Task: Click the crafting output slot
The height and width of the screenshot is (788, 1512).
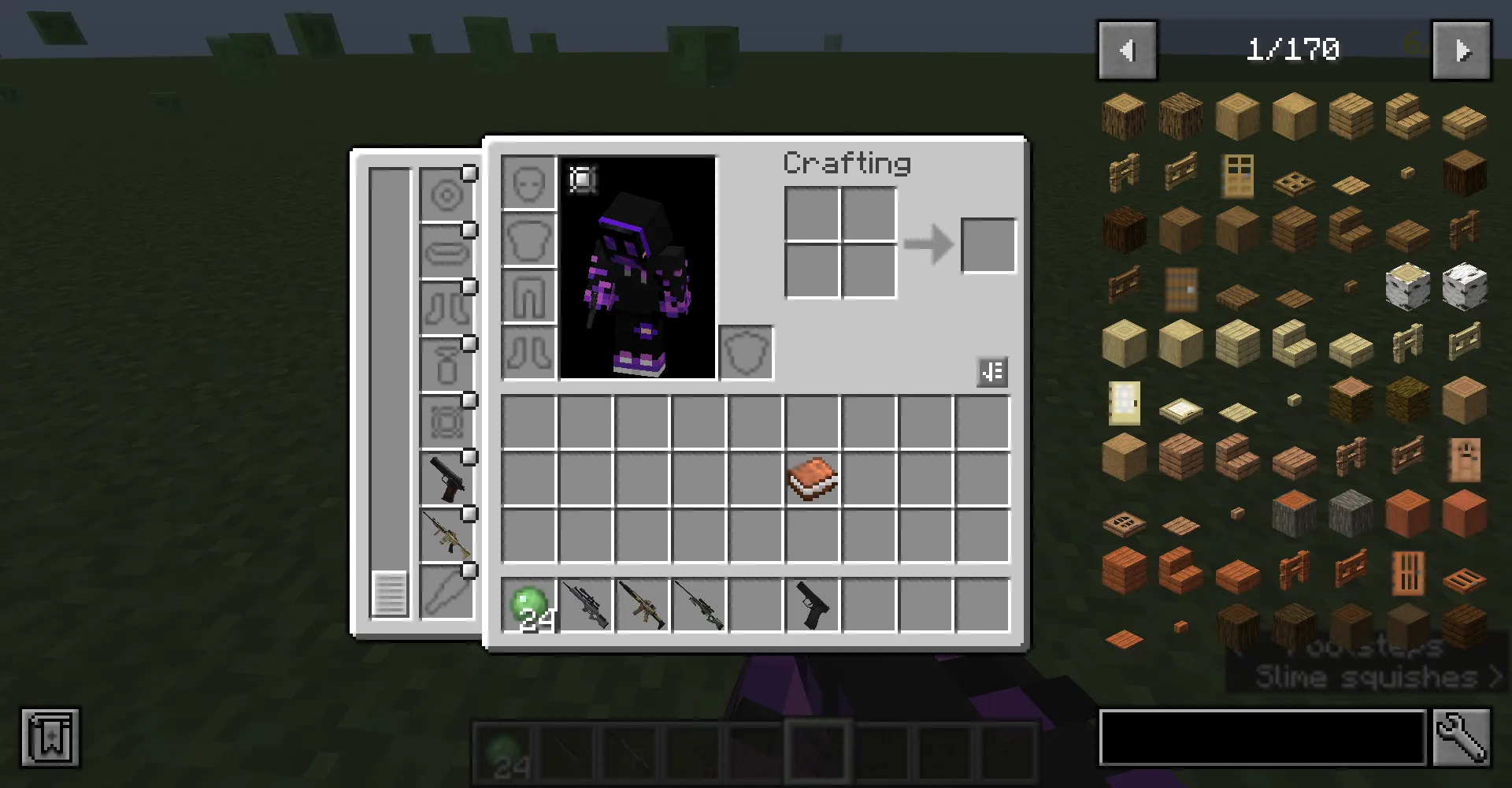Action: click(x=988, y=246)
